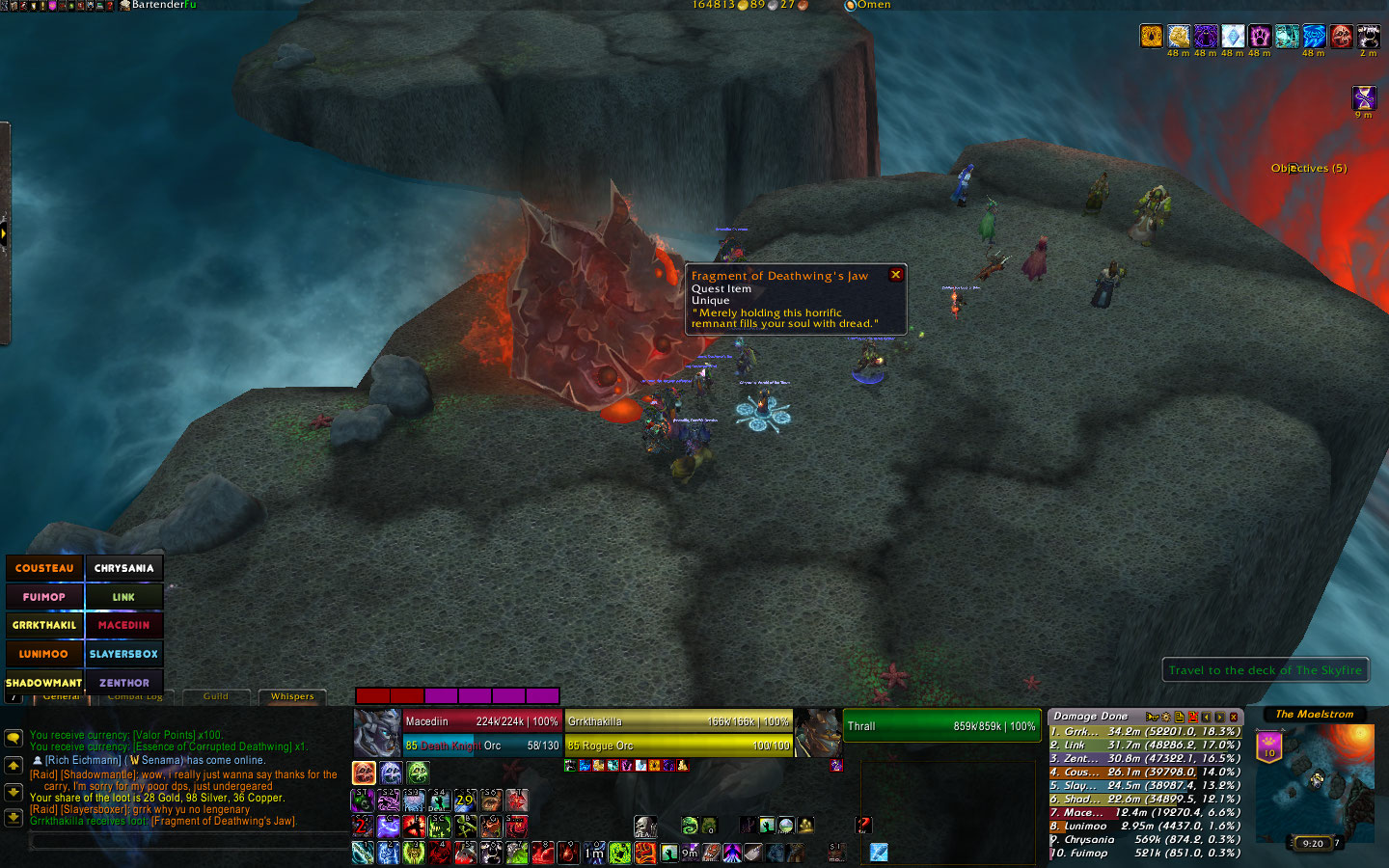The image size is (1389, 868).
Task: Open the chat speech bubble menu
Action: coord(14,738)
